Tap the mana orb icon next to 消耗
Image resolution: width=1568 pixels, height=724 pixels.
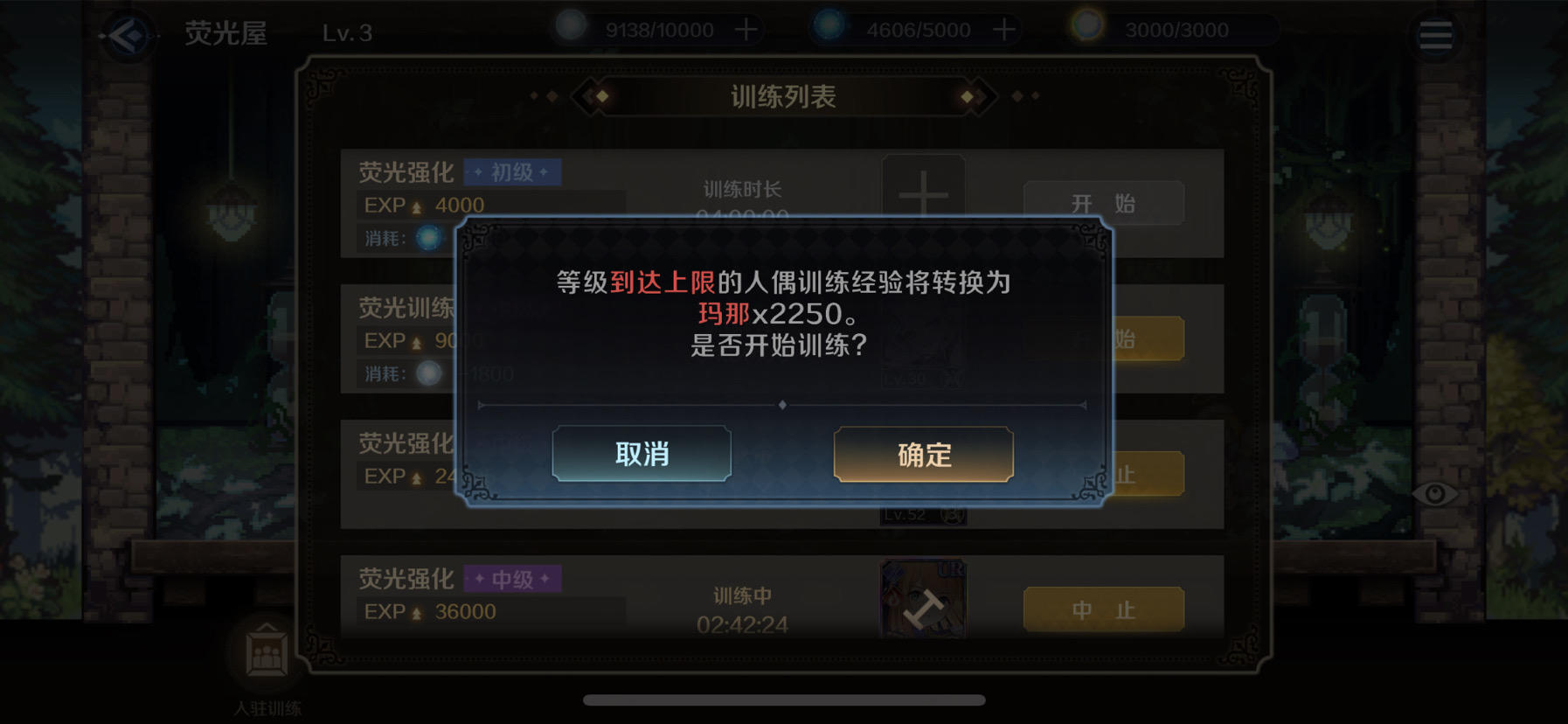point(430,239)
